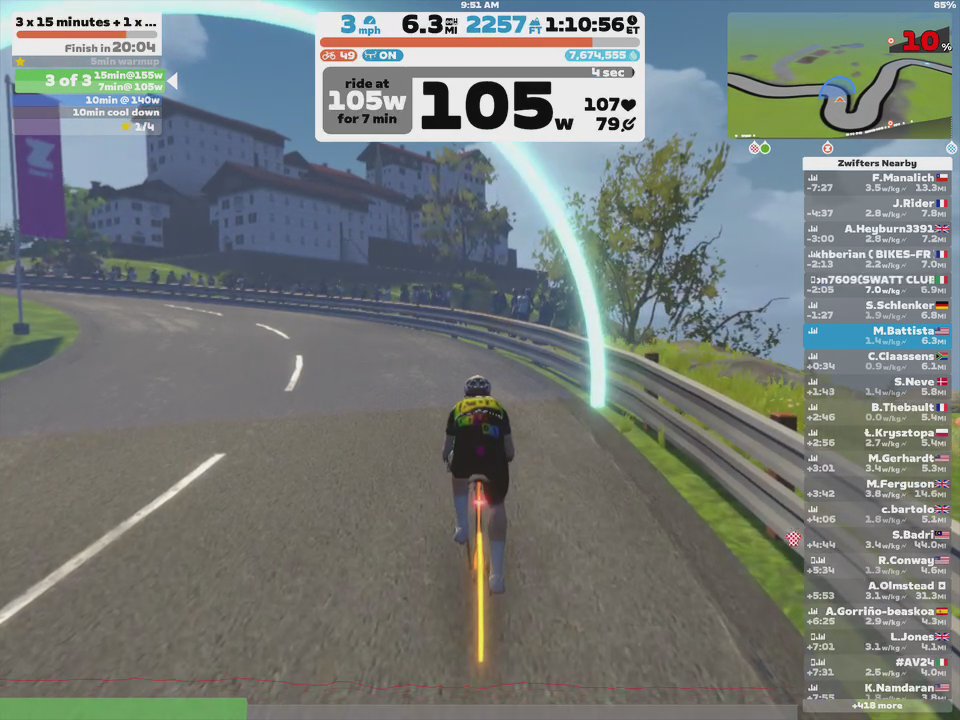This screenshot has width=960, height=720.
Task: Select the 10min cool down block
Action: coord(88,113)
